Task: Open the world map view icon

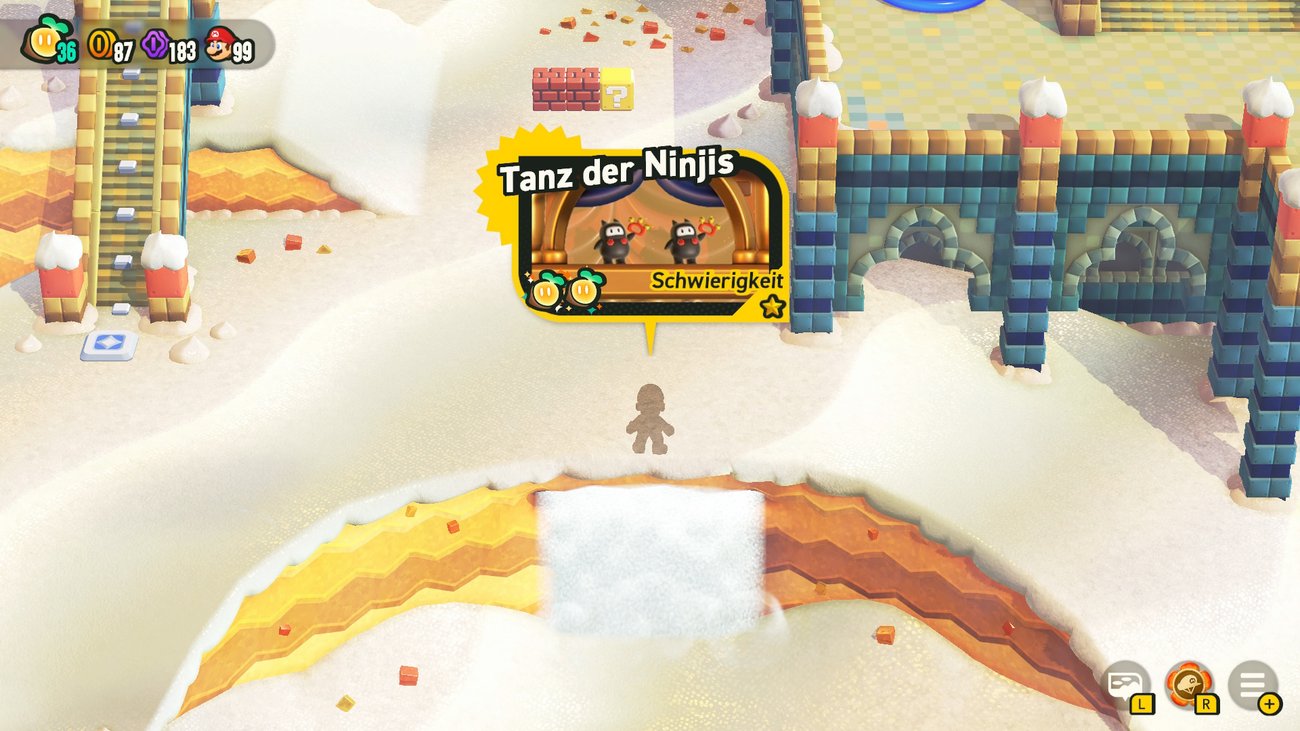Action: coord(1125,683)
